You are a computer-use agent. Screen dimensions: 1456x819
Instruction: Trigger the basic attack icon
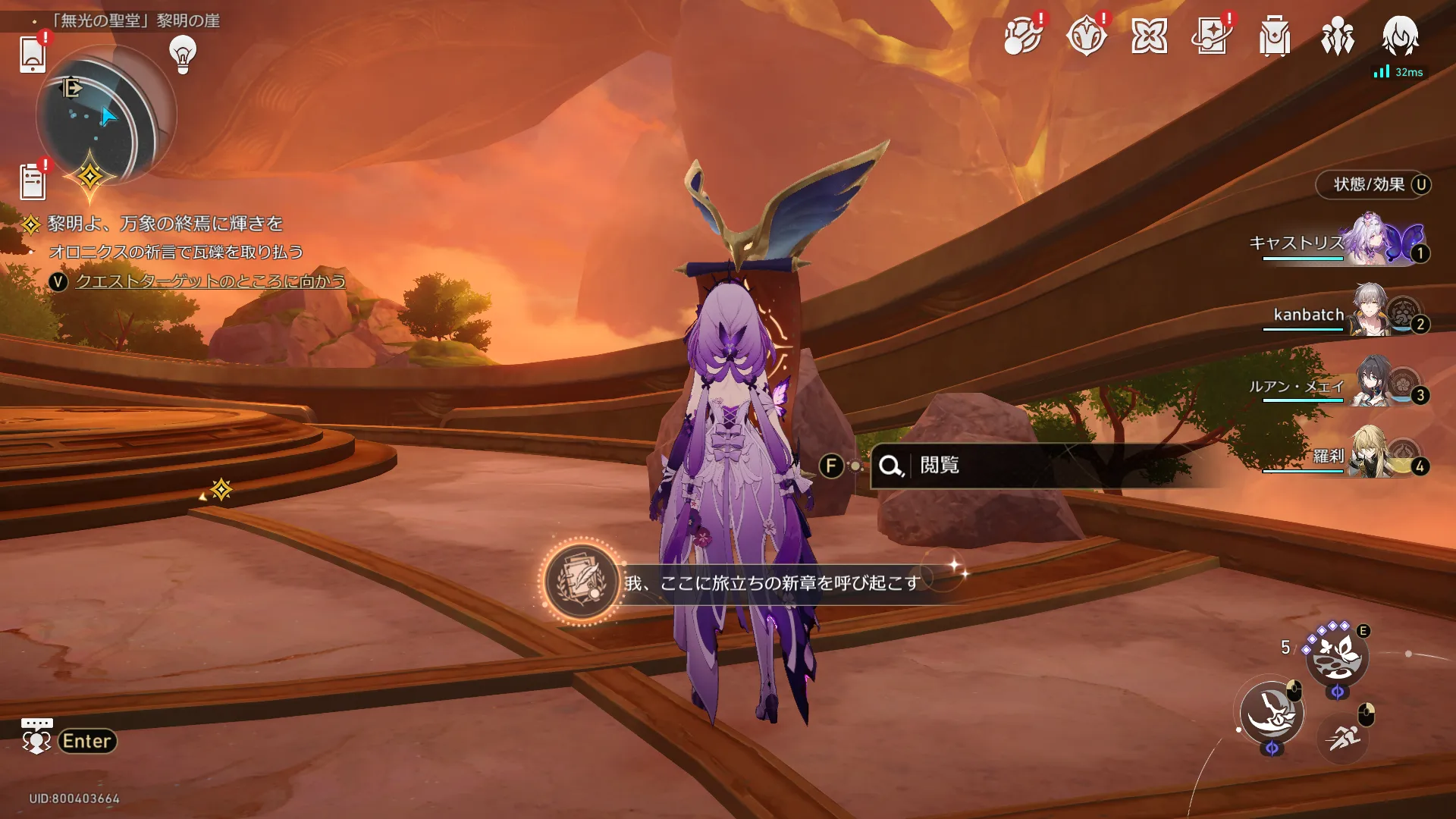[x=1272, y=712]
